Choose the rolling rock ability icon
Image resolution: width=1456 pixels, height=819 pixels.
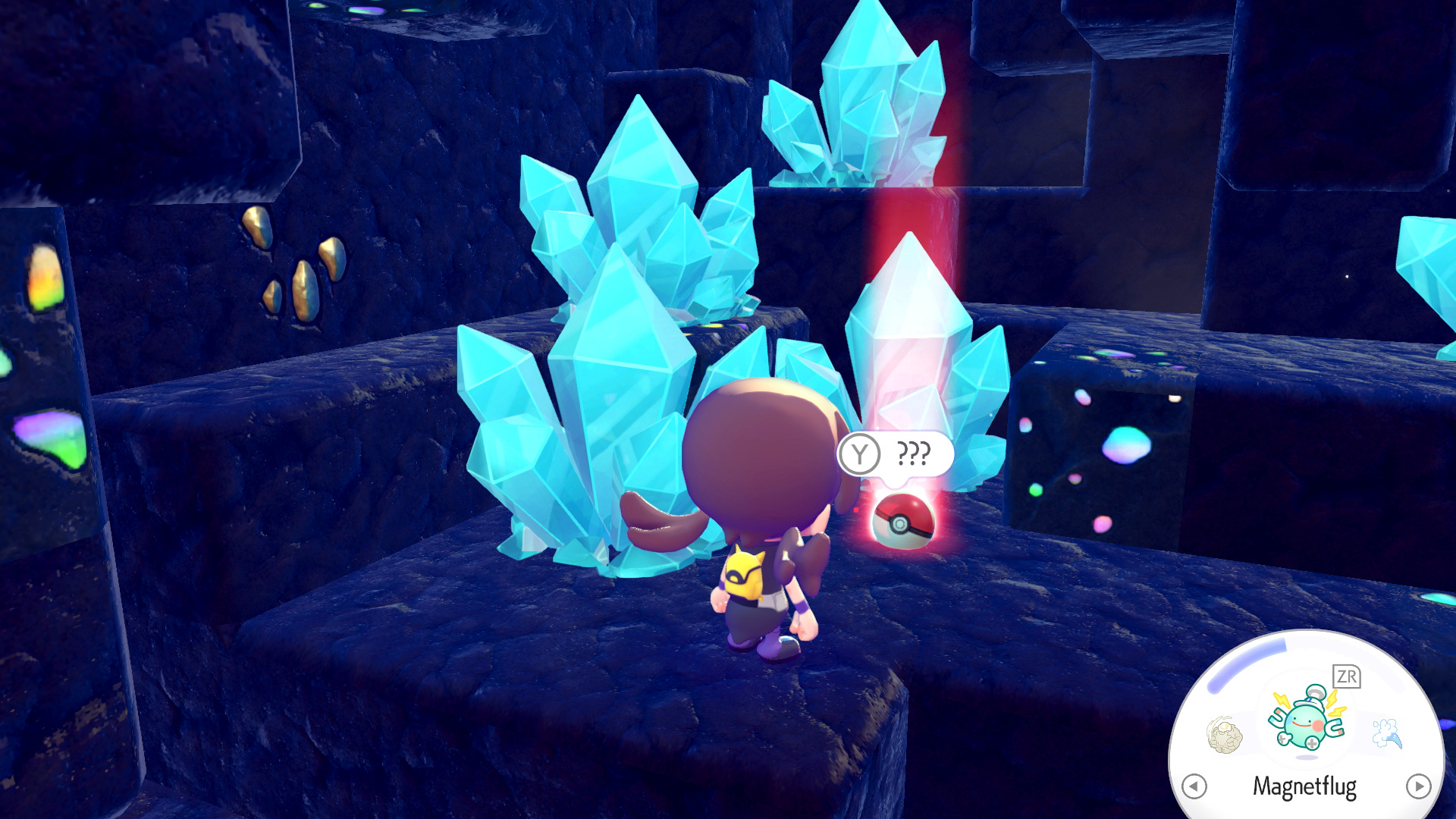[1224, 734]
